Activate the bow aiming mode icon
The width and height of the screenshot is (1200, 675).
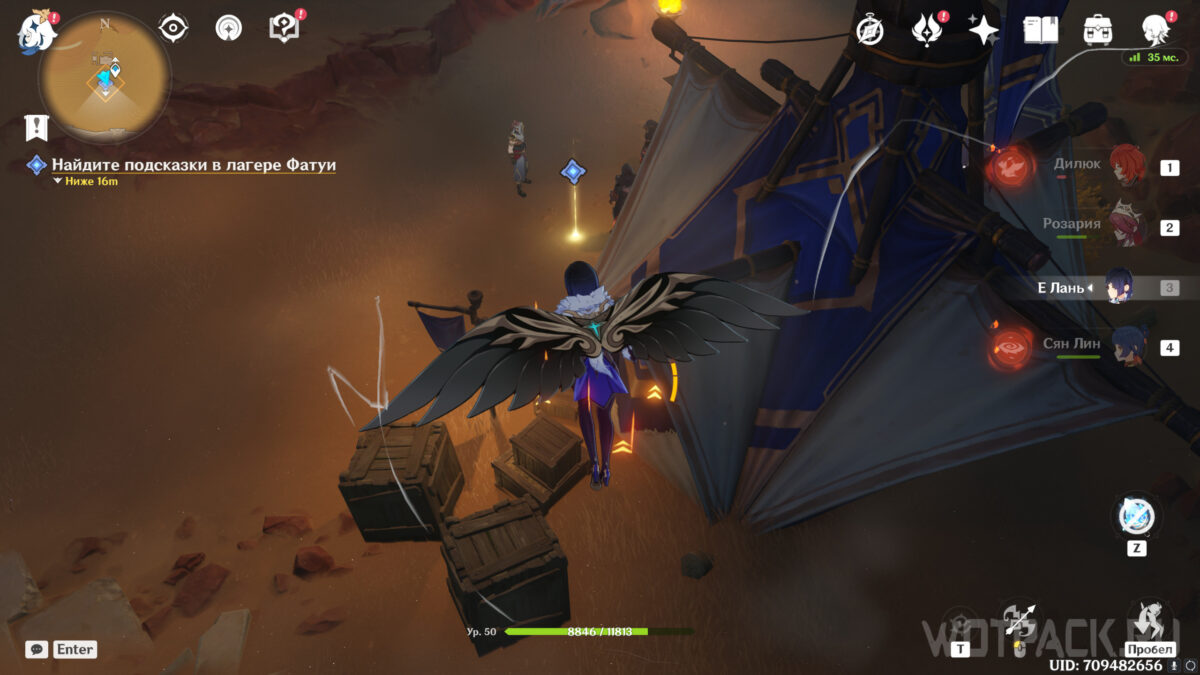click(1019, 620)
